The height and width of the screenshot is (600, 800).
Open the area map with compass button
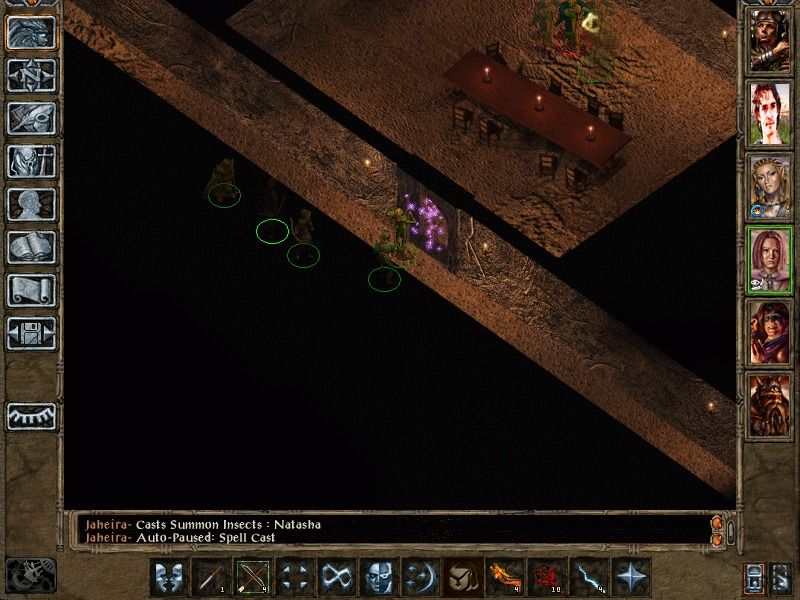coord(32,74)
